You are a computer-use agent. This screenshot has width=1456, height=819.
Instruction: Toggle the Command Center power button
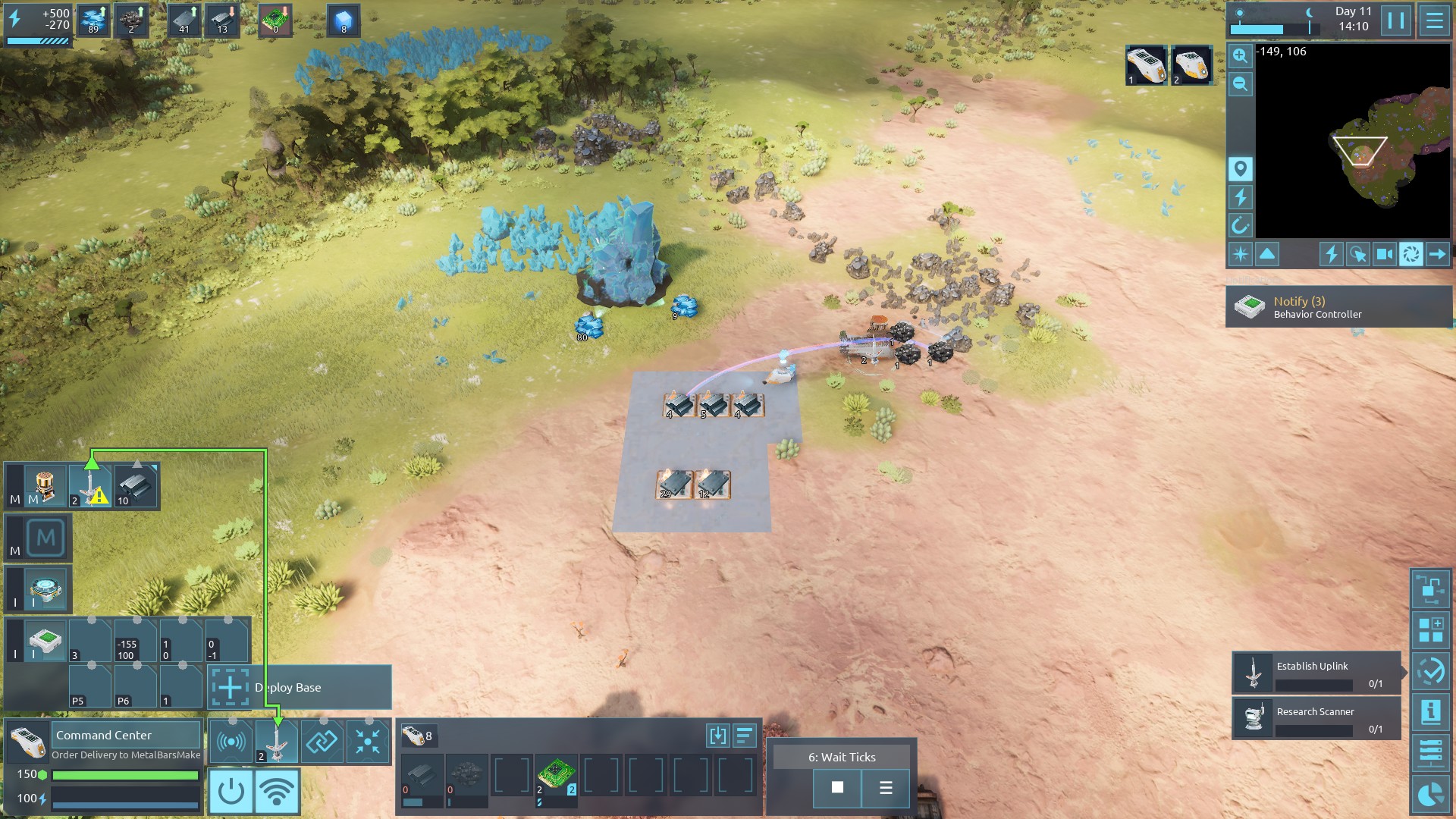[x=231, y=791]
